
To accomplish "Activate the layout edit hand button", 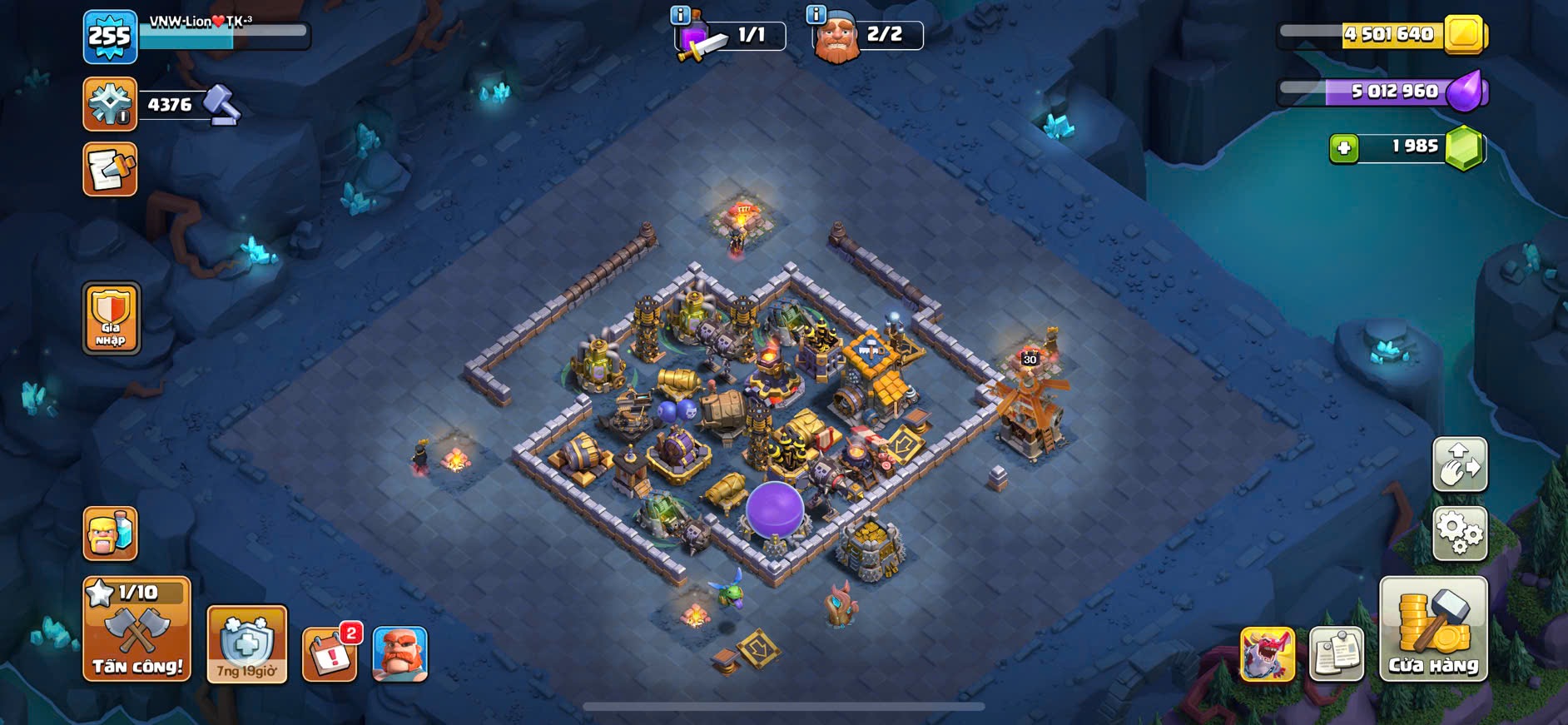I will click(1460, 464).
